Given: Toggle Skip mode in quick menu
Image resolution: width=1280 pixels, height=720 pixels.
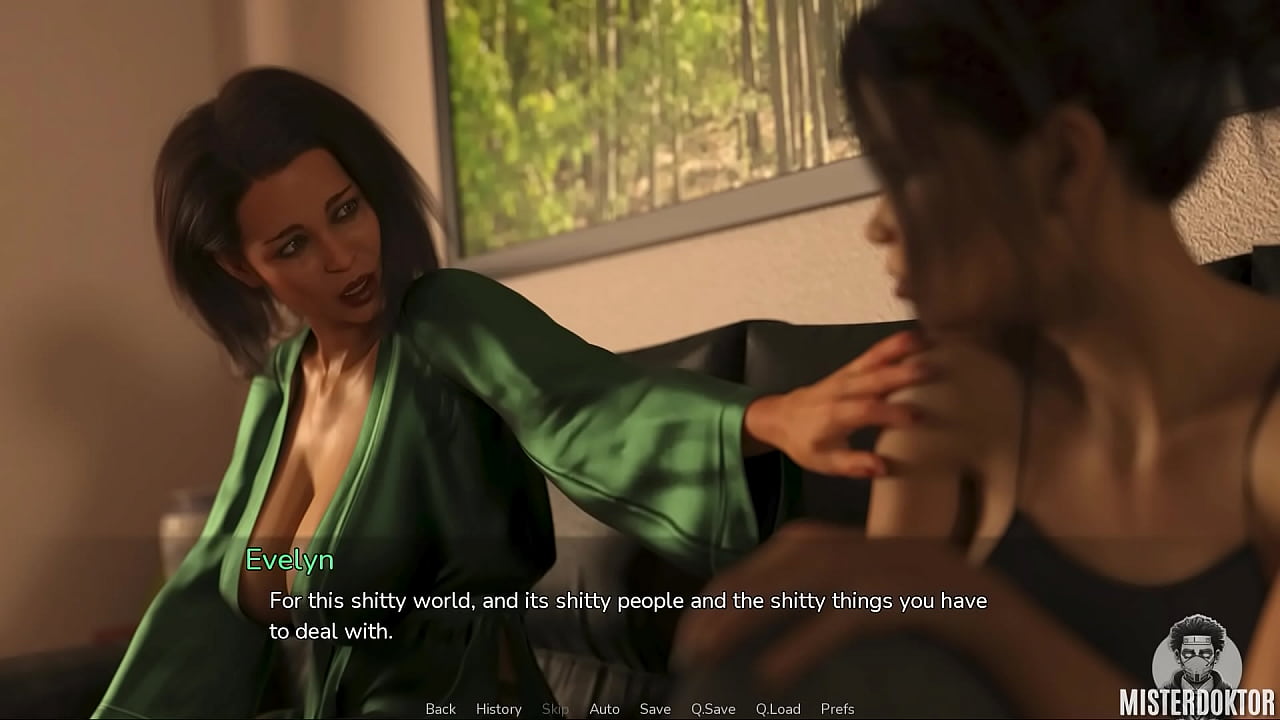Looking at the screenshot, I should (x=555, y=709).
